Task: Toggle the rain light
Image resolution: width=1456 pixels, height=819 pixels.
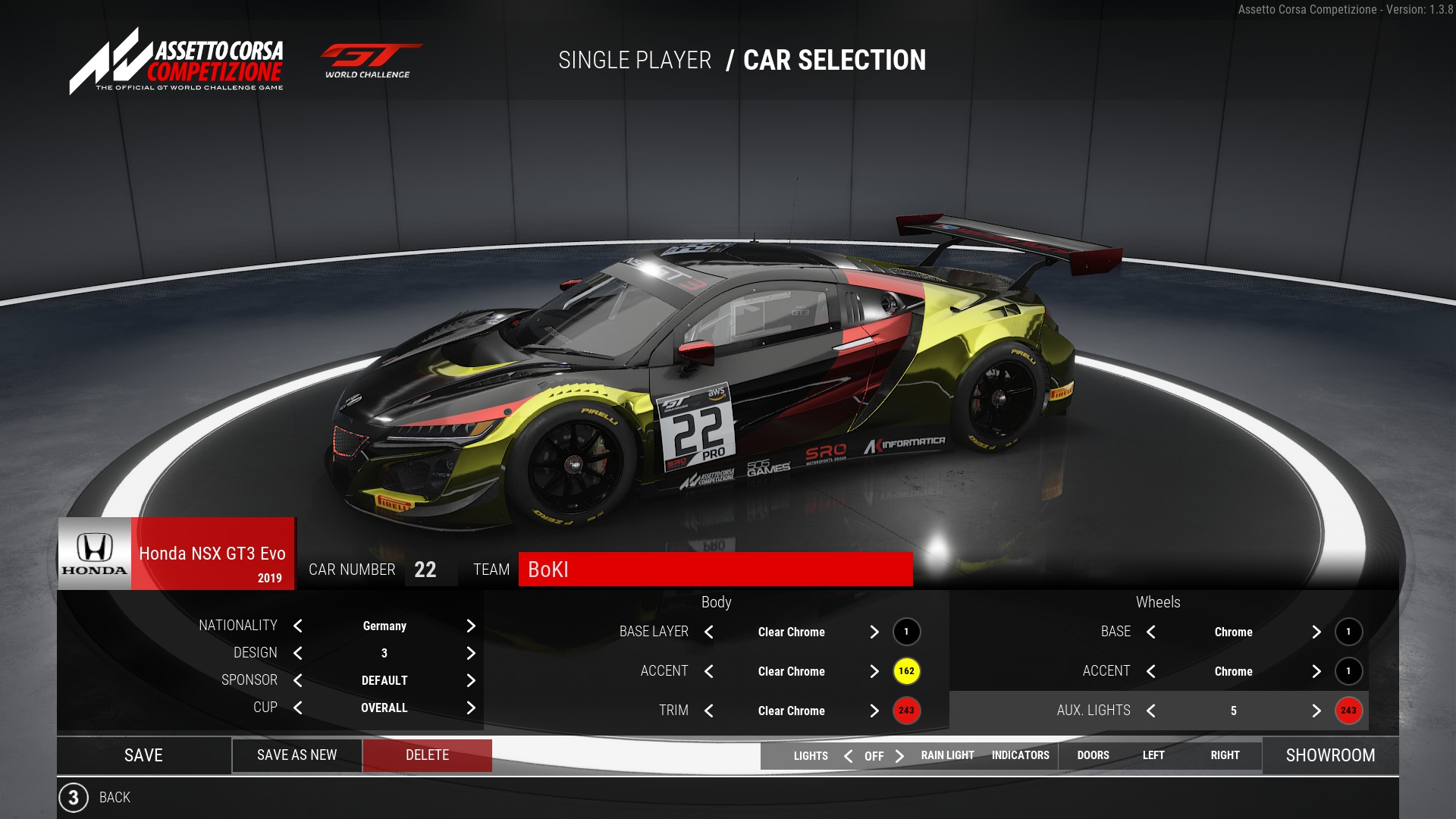Action: 947,755
